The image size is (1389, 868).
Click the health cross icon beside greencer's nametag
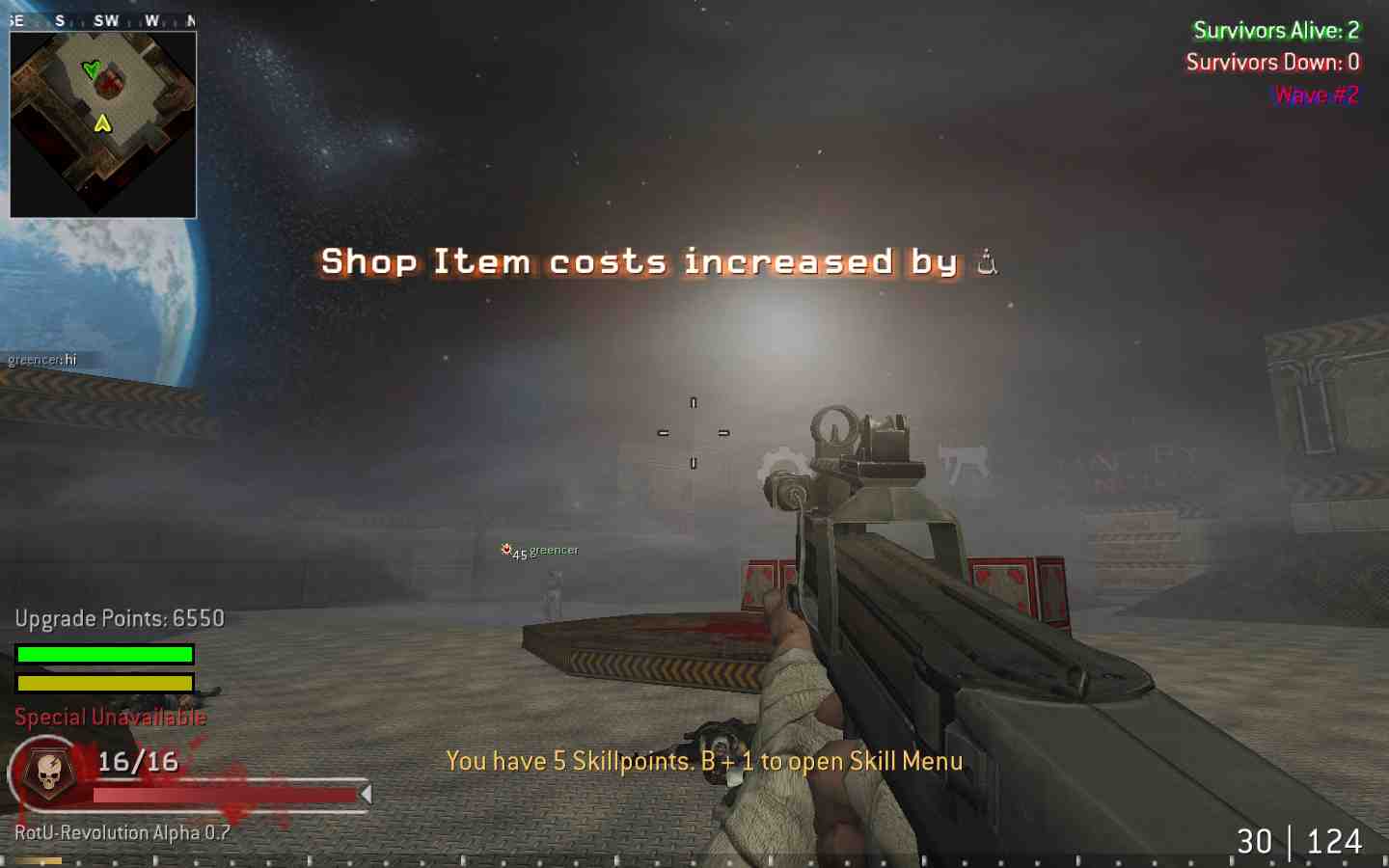coord(506,550)
